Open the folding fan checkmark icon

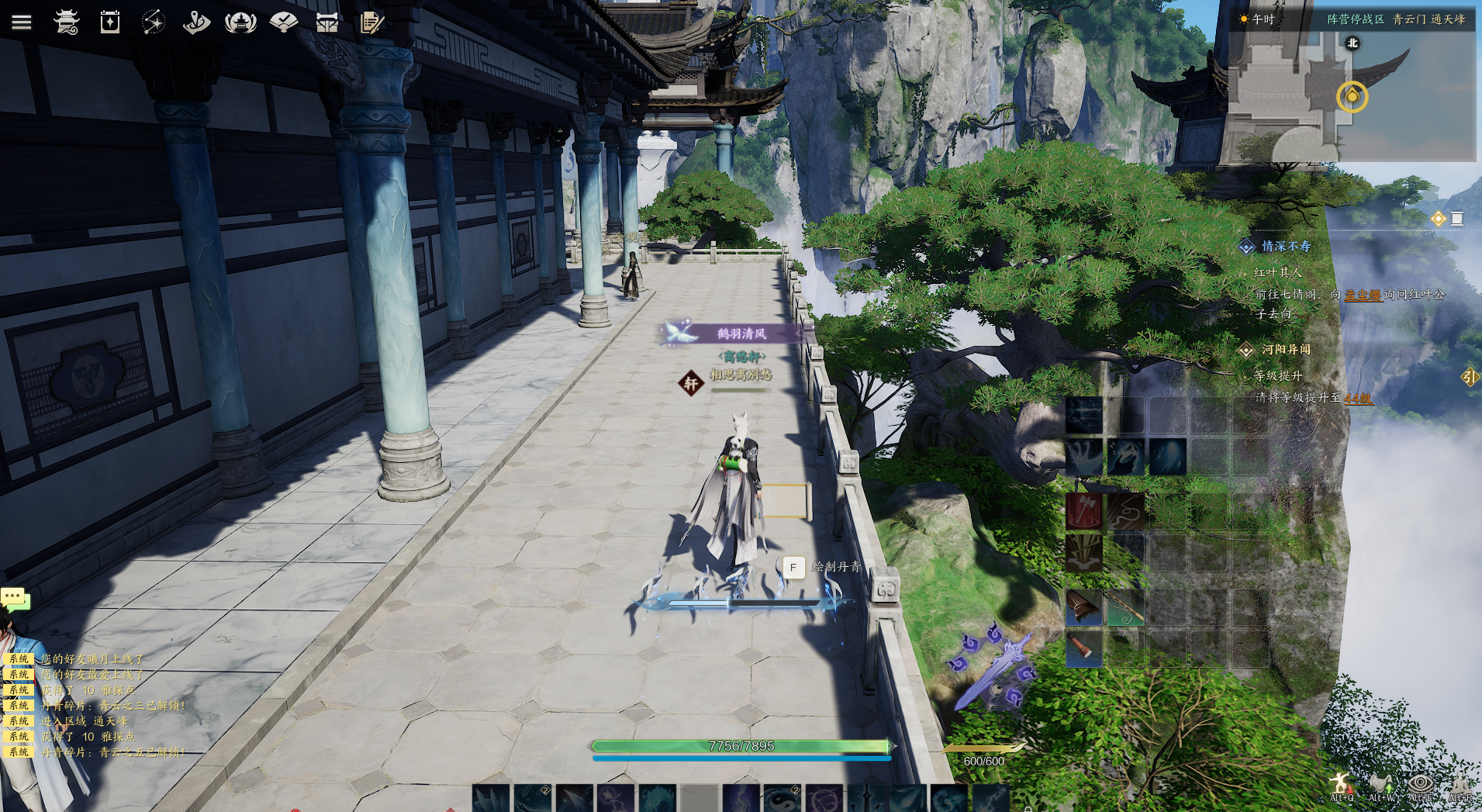(284, 22)
